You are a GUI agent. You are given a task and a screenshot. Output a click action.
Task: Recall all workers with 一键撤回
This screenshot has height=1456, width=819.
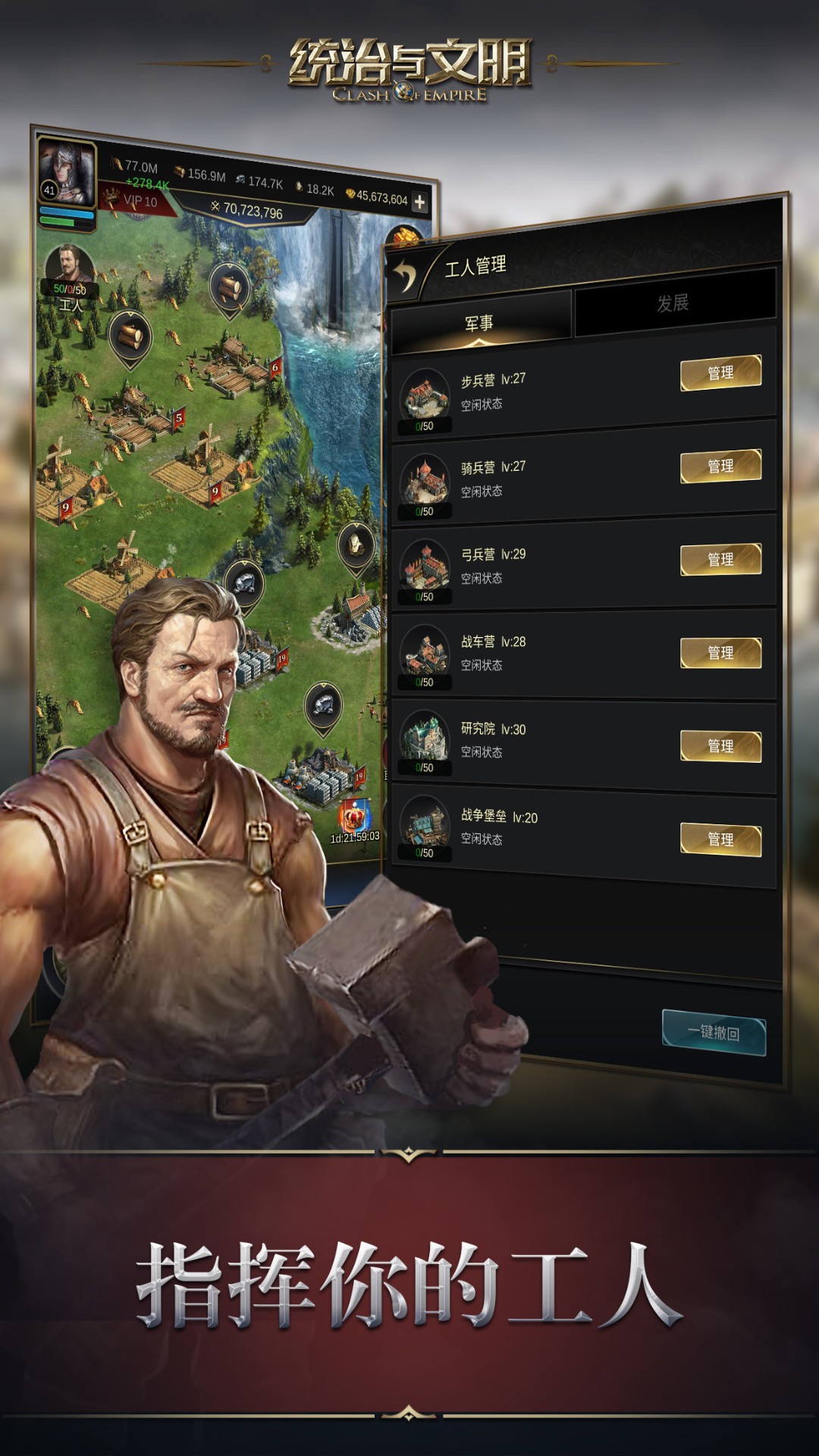tap(714, 1032)
